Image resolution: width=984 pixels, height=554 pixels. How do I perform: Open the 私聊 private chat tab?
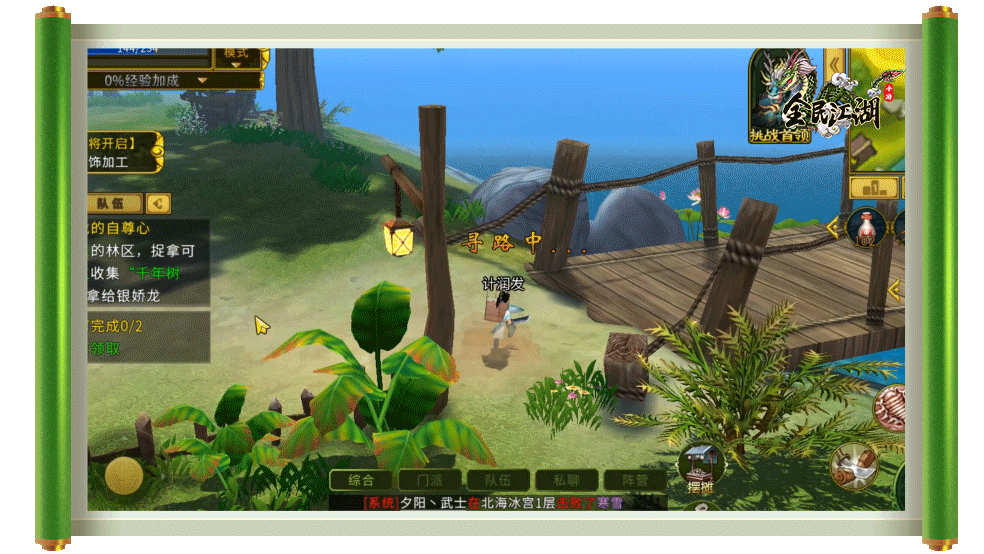[566, 481]
